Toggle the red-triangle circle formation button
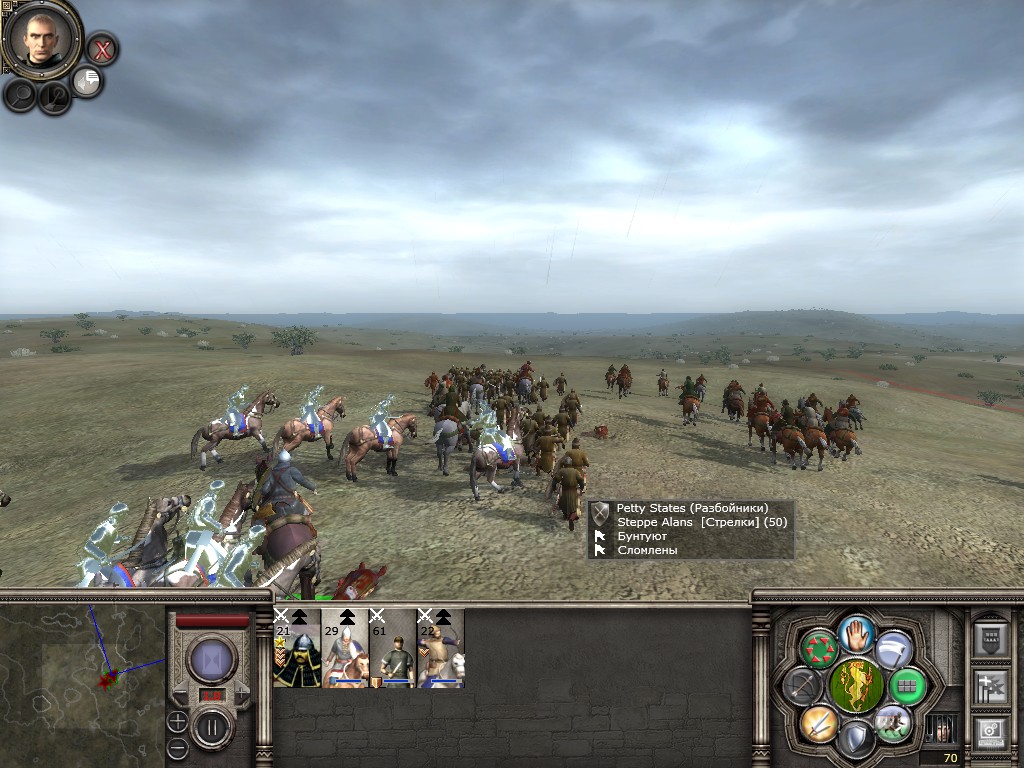 tap(819, 648)
